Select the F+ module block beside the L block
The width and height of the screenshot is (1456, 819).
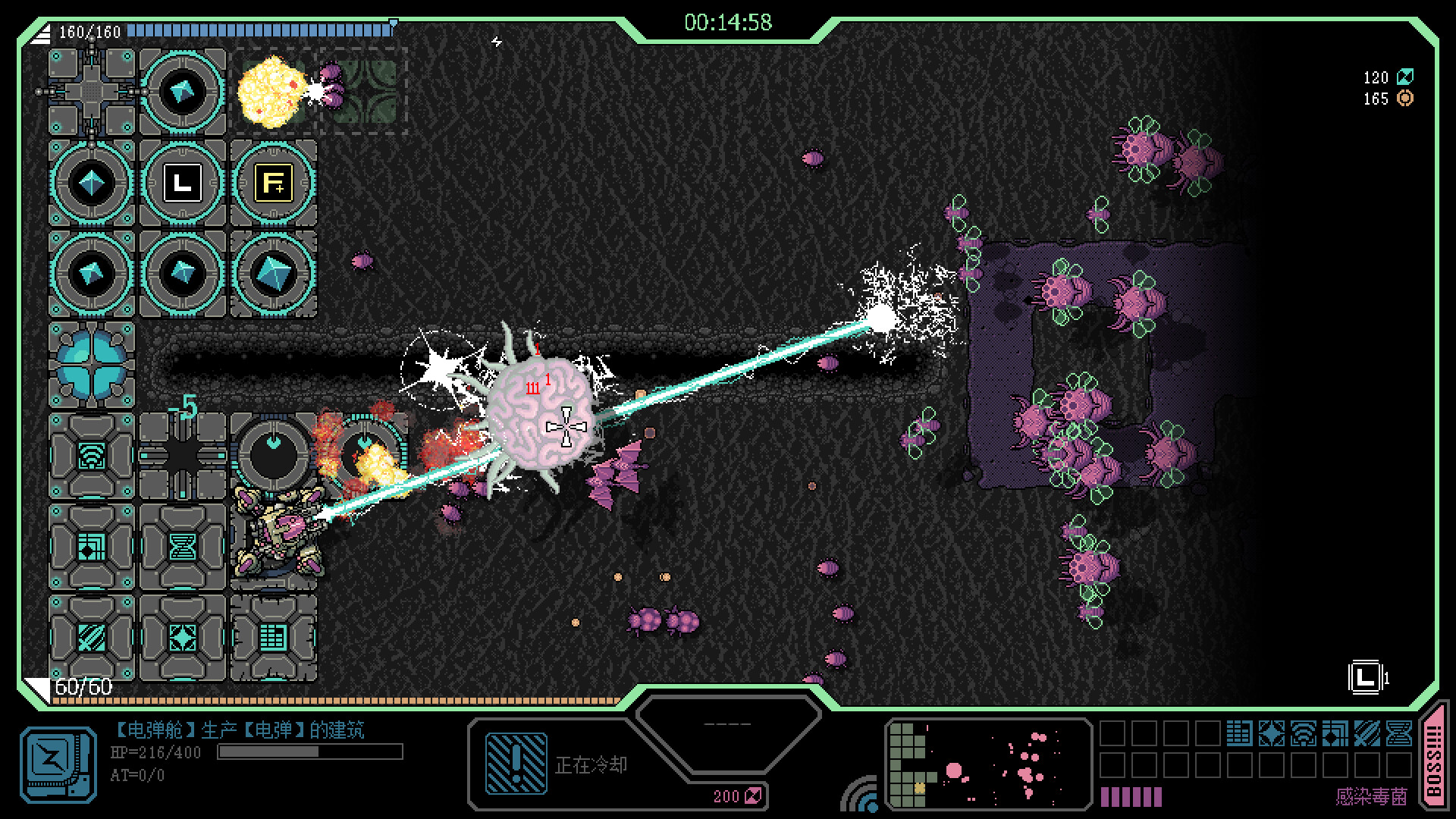[274, 182]
